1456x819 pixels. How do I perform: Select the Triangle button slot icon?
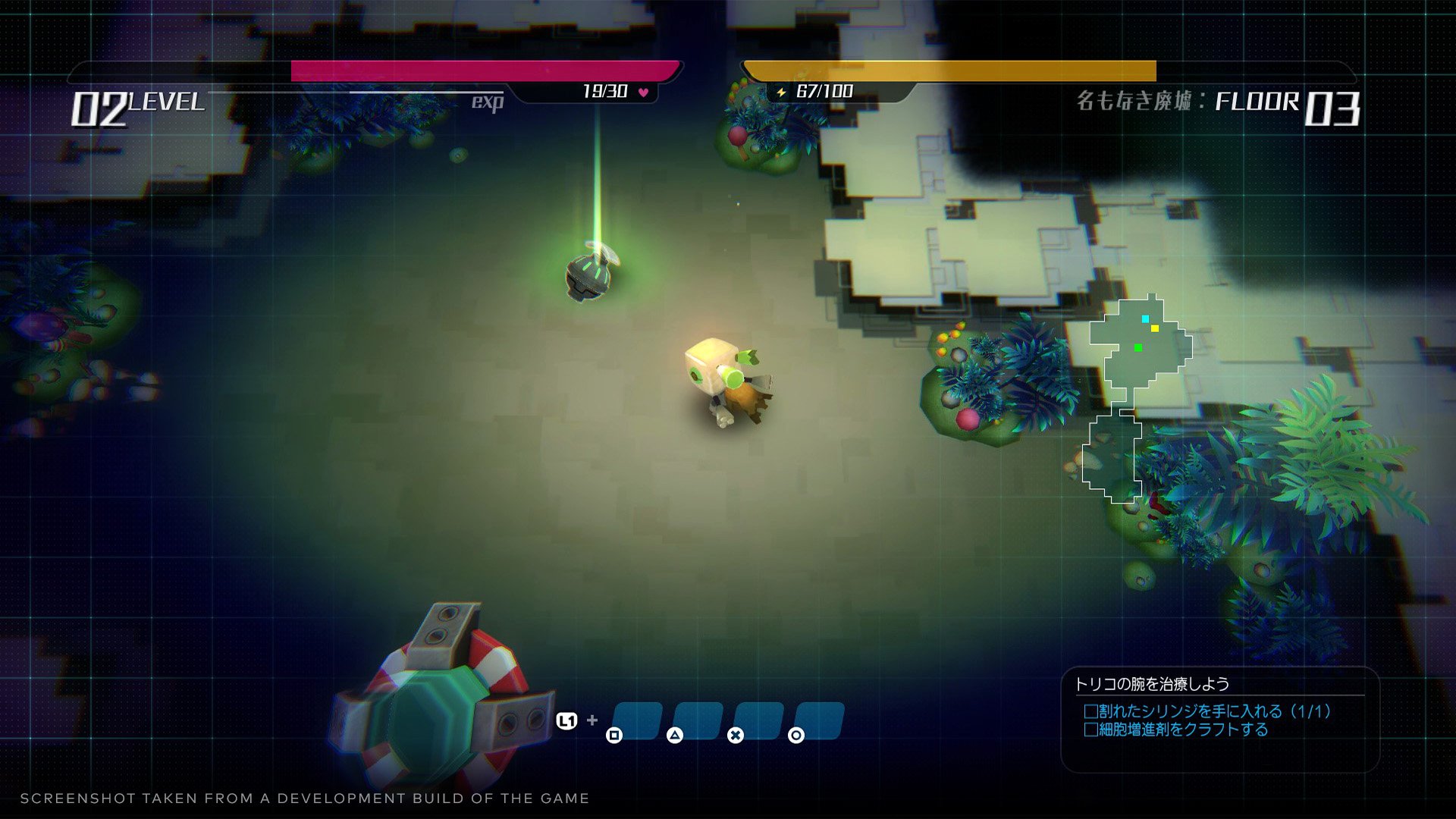click(676, 736)
